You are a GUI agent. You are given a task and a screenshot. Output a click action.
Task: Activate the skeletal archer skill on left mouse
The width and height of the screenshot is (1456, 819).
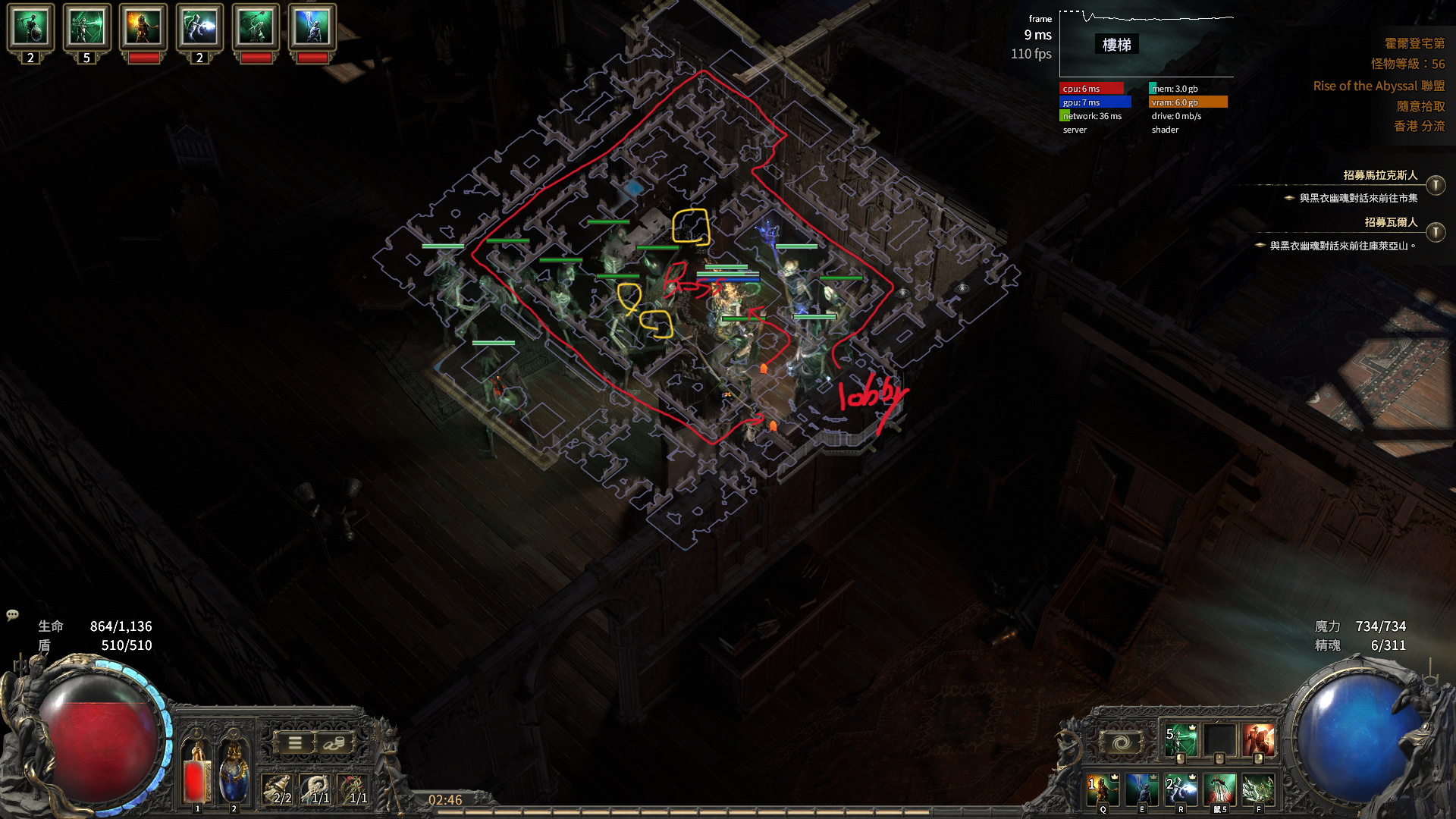click(x=1180, y=741)
